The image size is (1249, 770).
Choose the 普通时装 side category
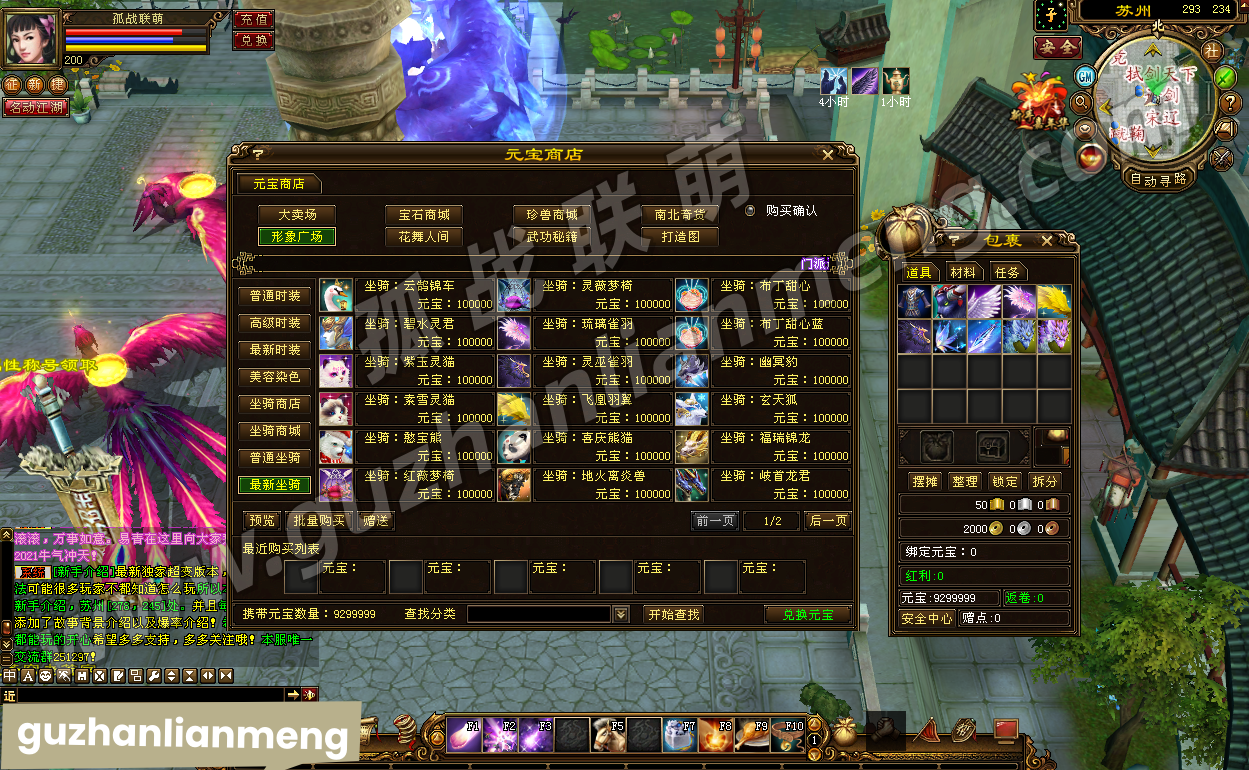pyautogui.click(x=275, y=297)
